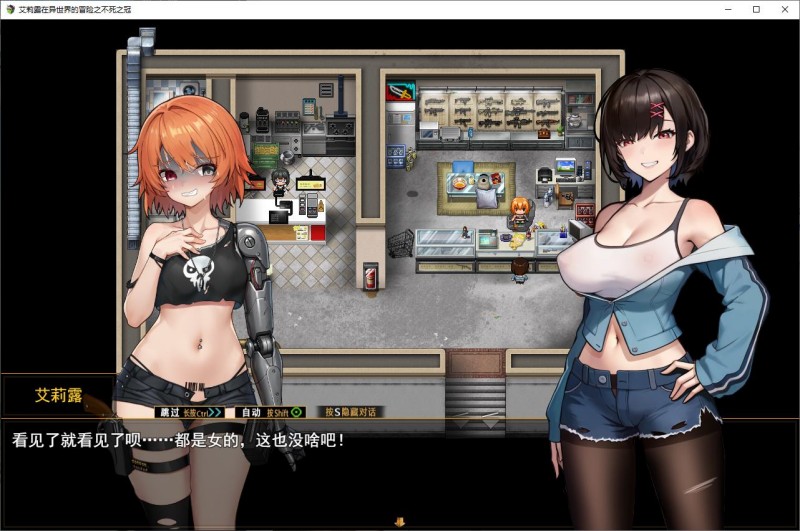Image resolution: width=800 pixels, height=531 pixels.
Task: Click the orange continue arrow below the dialogue
Action: [x=400, y=521]
